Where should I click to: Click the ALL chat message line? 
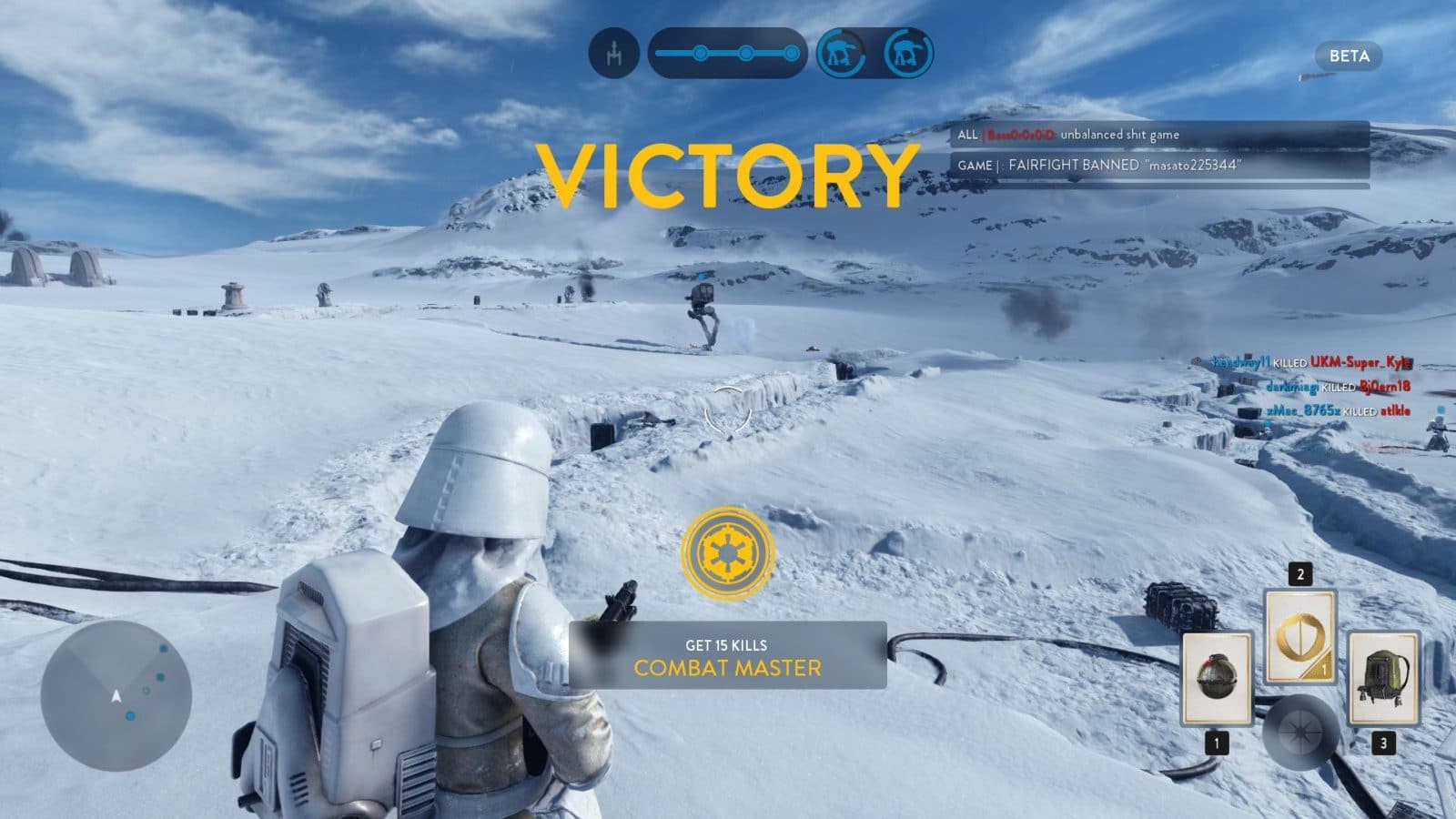pos(1160,135)
